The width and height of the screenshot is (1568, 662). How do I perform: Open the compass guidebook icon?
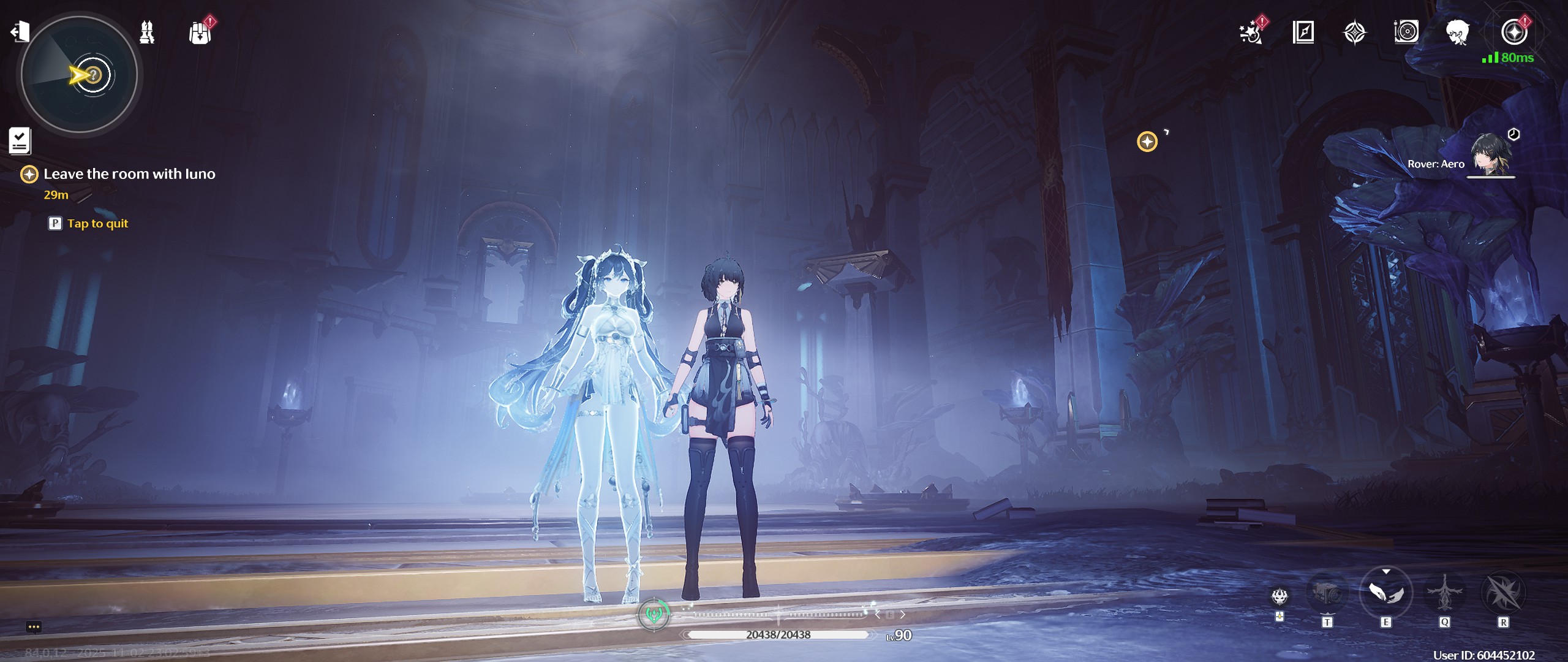click(x=1303, y=32)
